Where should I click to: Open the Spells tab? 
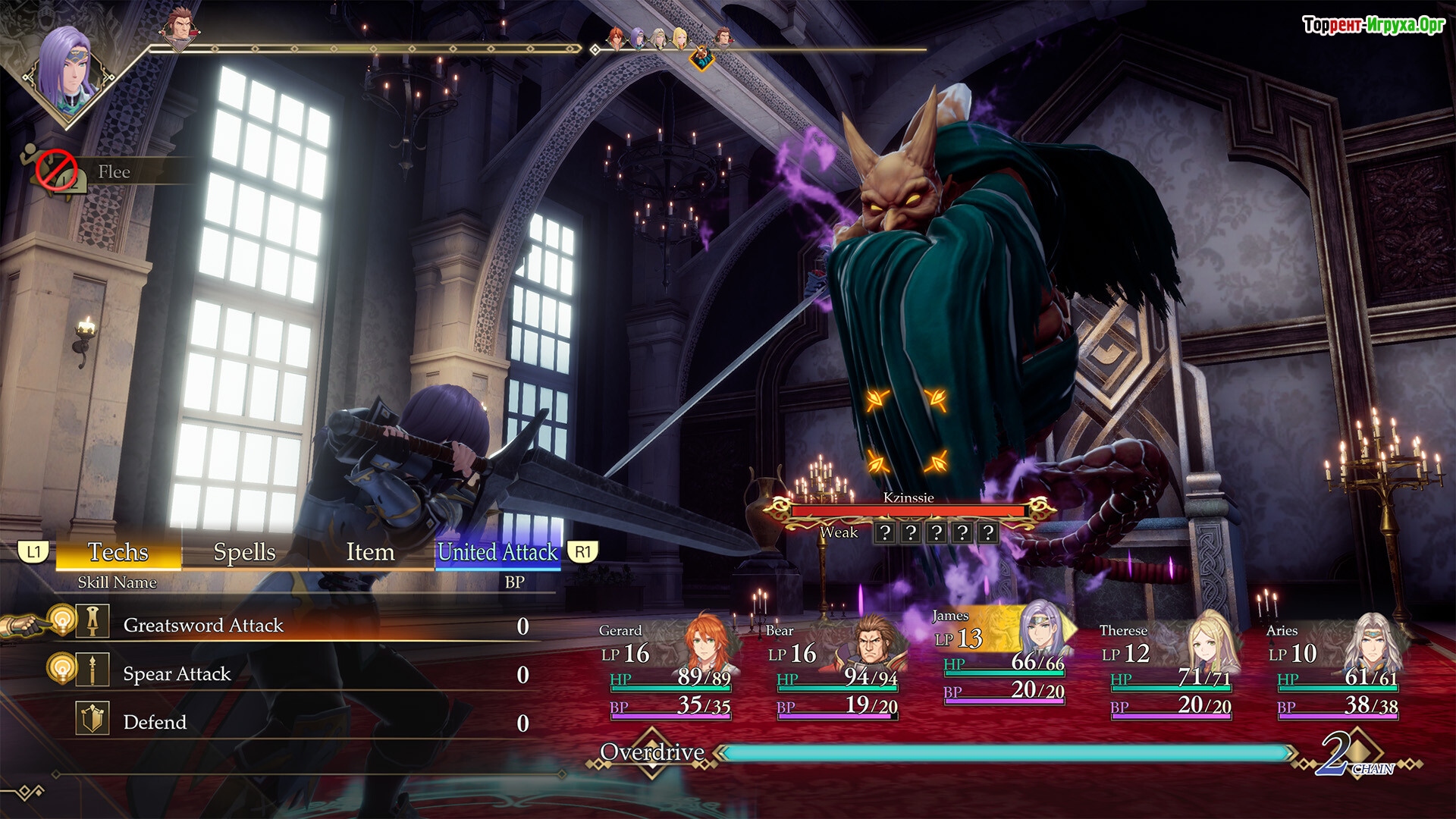pos(244,552)
